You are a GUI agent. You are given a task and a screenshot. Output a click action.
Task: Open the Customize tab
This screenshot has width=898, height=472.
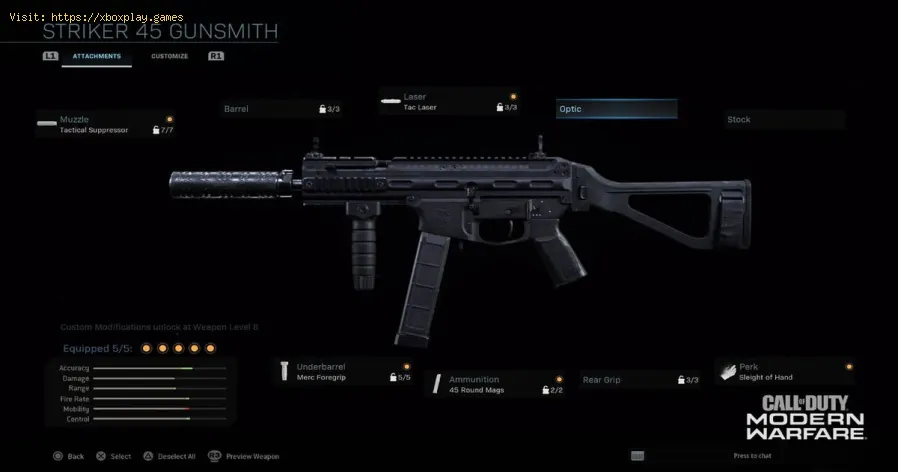click(x=169, y=56)
